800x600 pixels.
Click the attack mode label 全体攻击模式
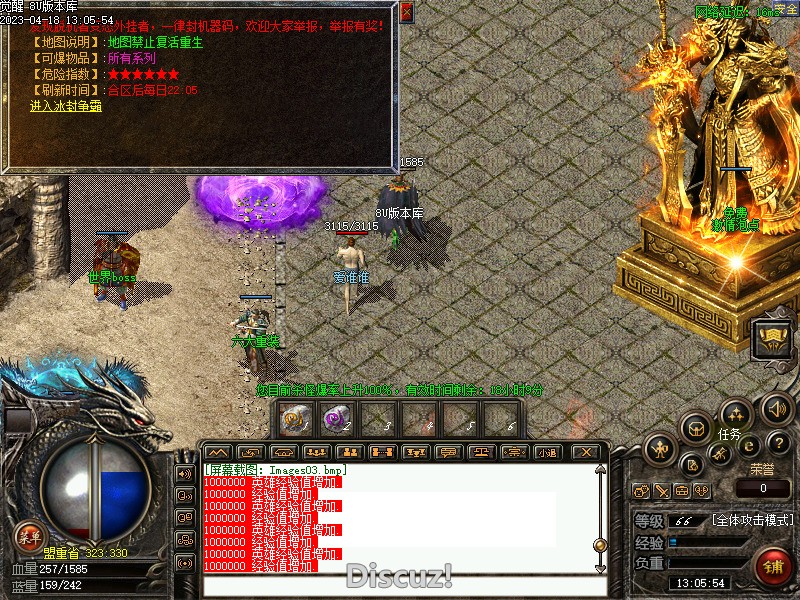pyautogui.click(x=753, y=520)
